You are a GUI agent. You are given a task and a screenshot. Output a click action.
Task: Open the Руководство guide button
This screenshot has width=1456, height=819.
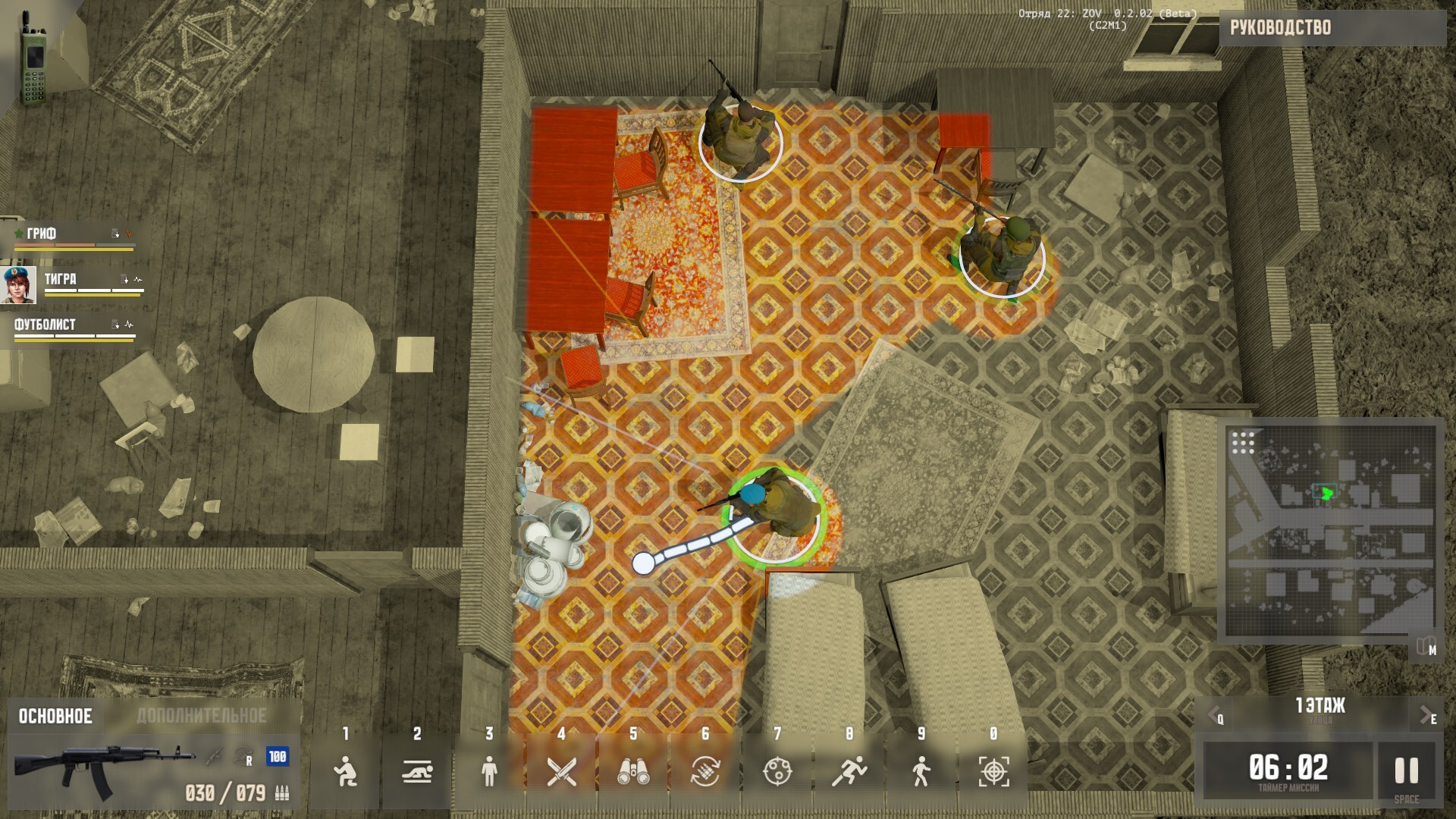1280,28
